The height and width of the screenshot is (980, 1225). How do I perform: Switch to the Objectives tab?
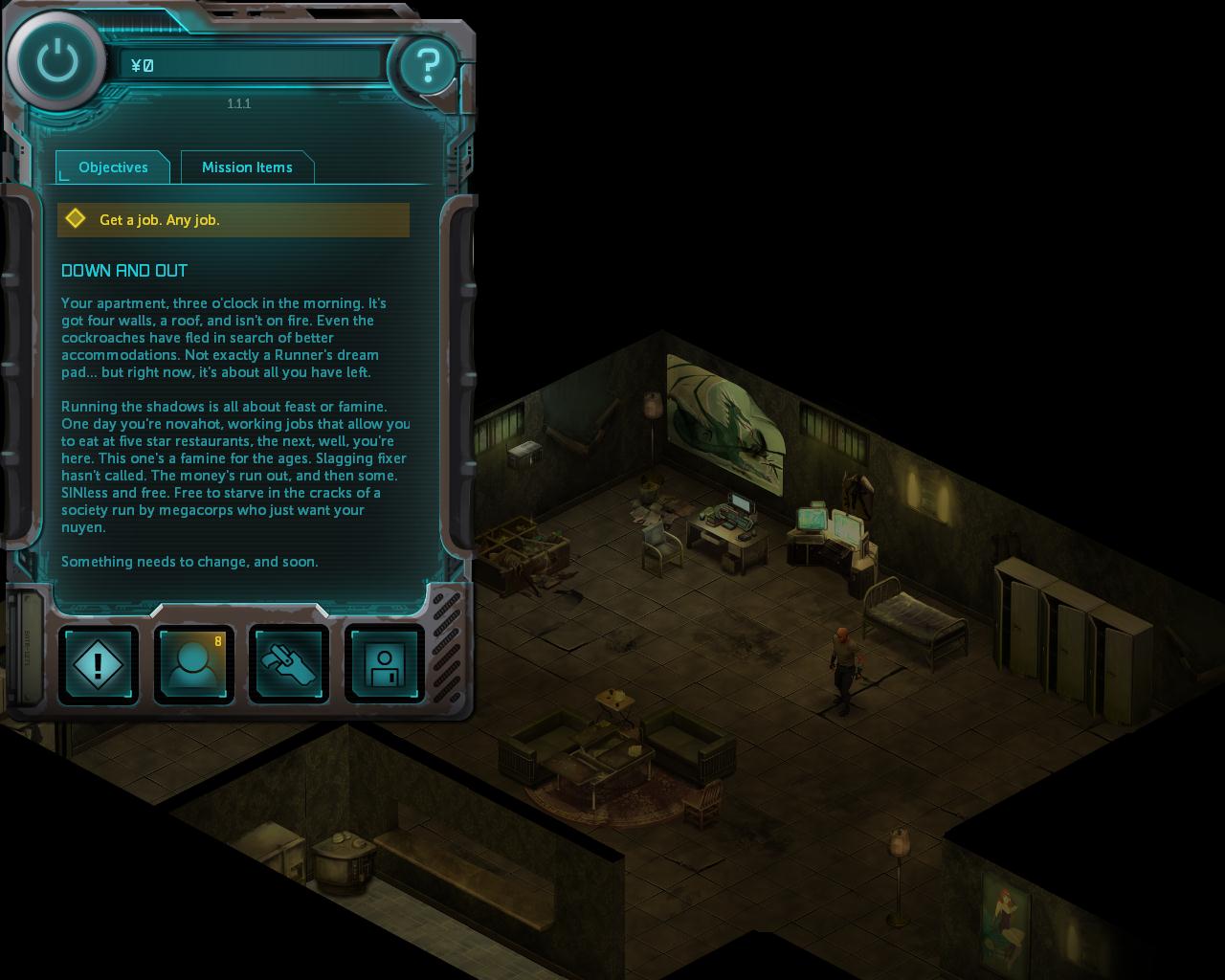point(113,167)
